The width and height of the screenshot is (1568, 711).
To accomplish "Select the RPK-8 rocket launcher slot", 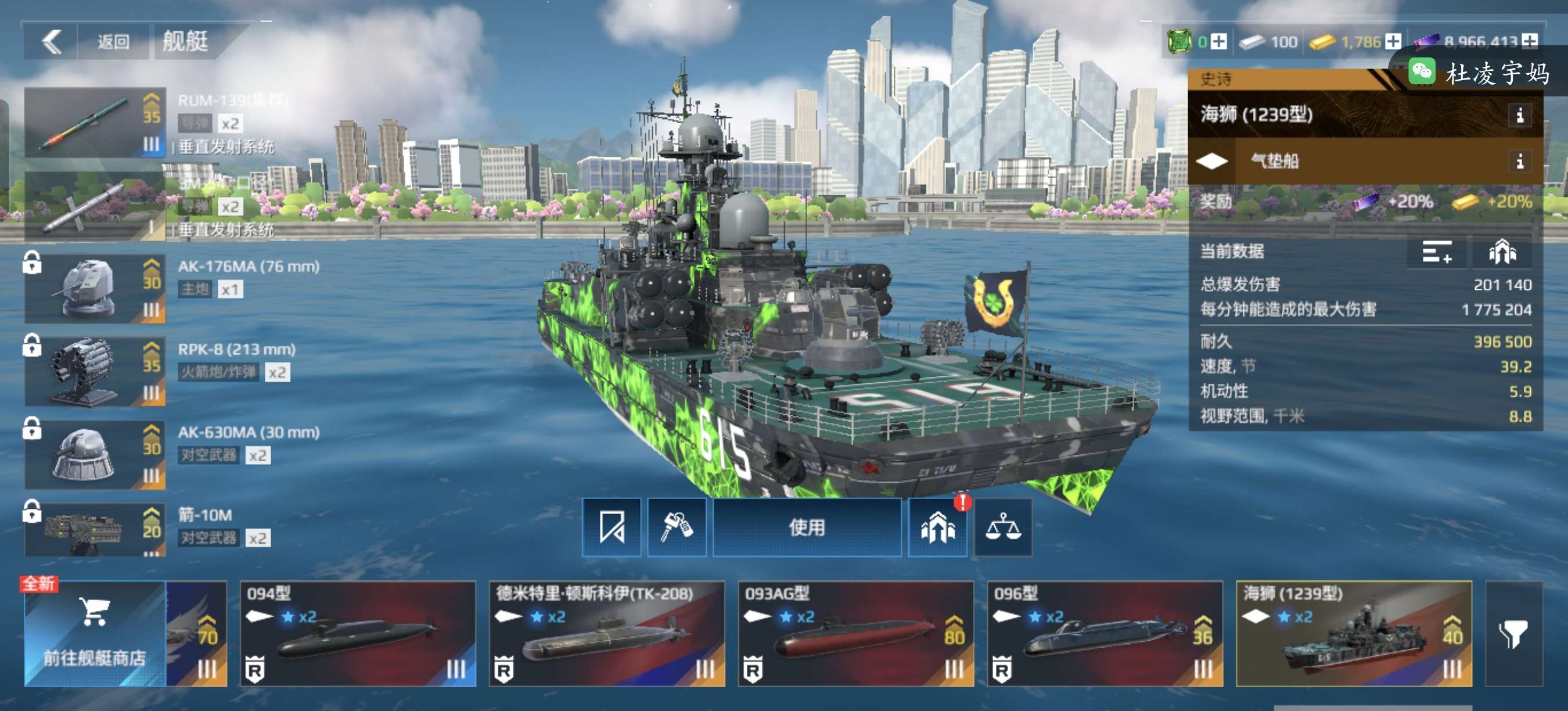I will coord(95,371).
